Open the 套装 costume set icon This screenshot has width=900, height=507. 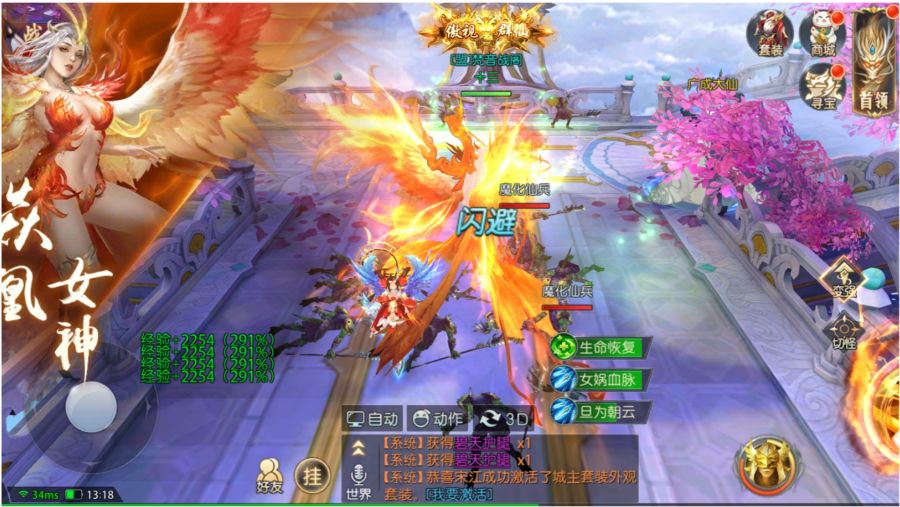[x=770, y=32]
